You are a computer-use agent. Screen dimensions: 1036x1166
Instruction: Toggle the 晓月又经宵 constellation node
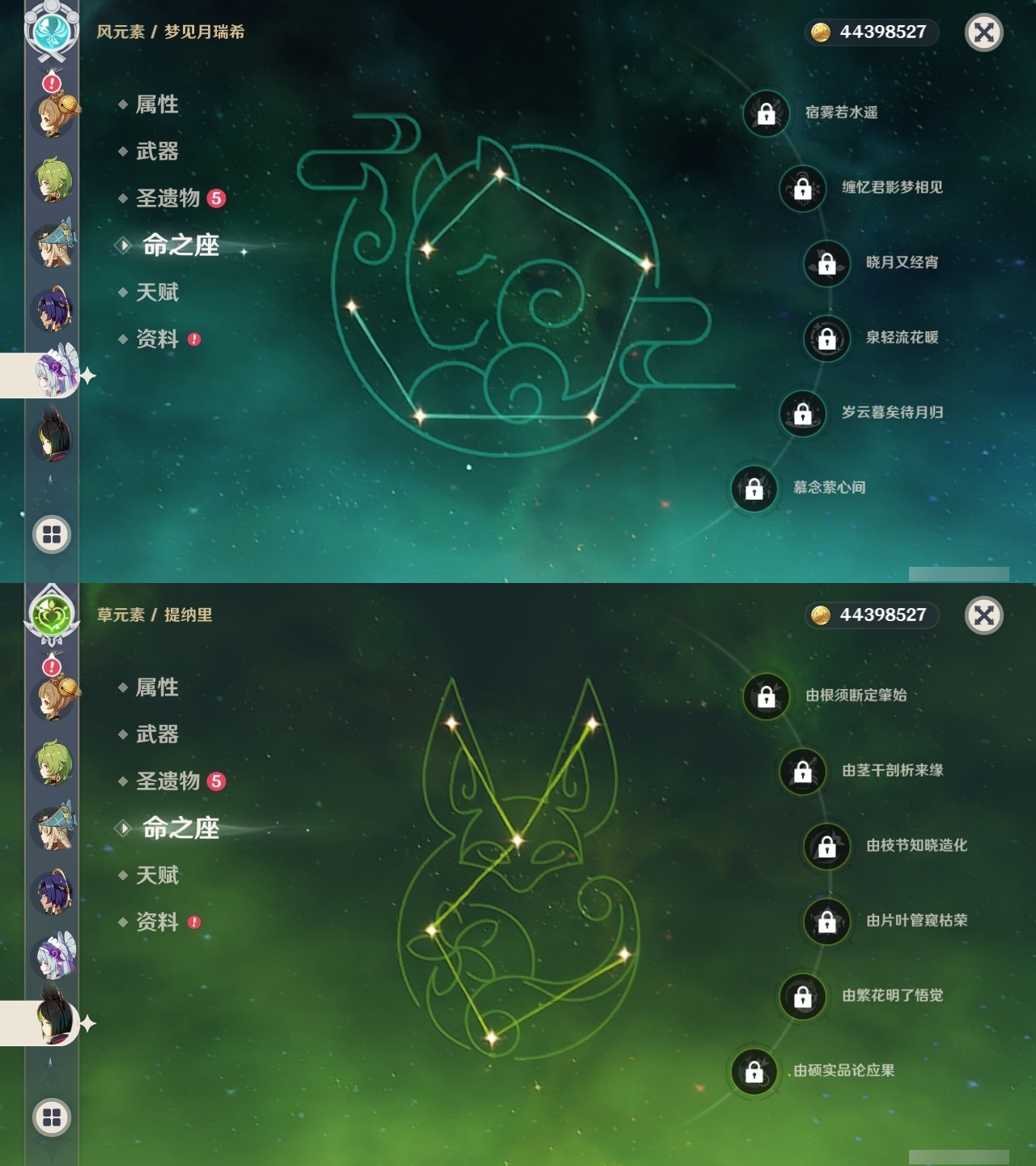point(826,263)
